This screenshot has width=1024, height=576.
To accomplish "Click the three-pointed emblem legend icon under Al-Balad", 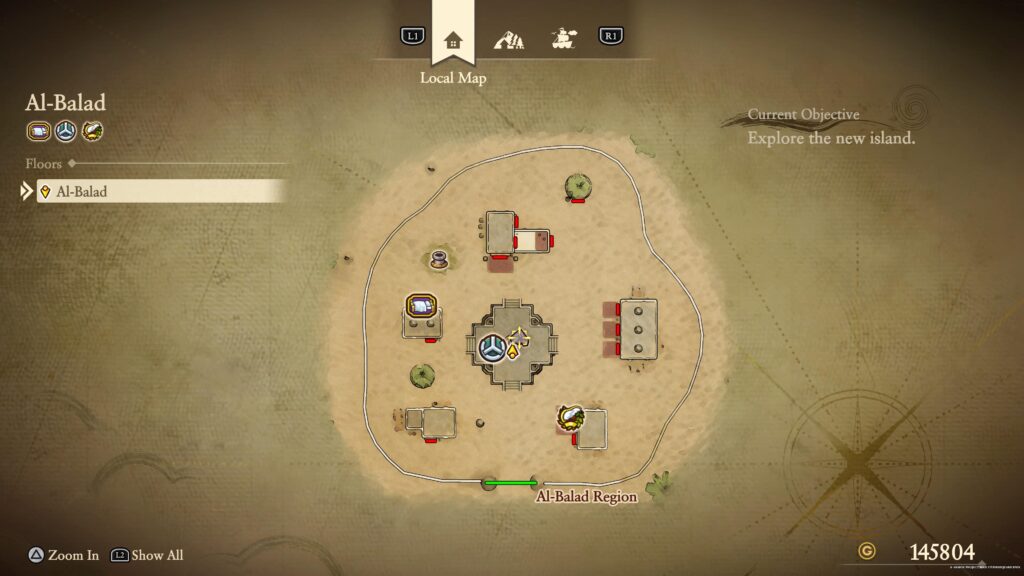I will tap(65, 130).
